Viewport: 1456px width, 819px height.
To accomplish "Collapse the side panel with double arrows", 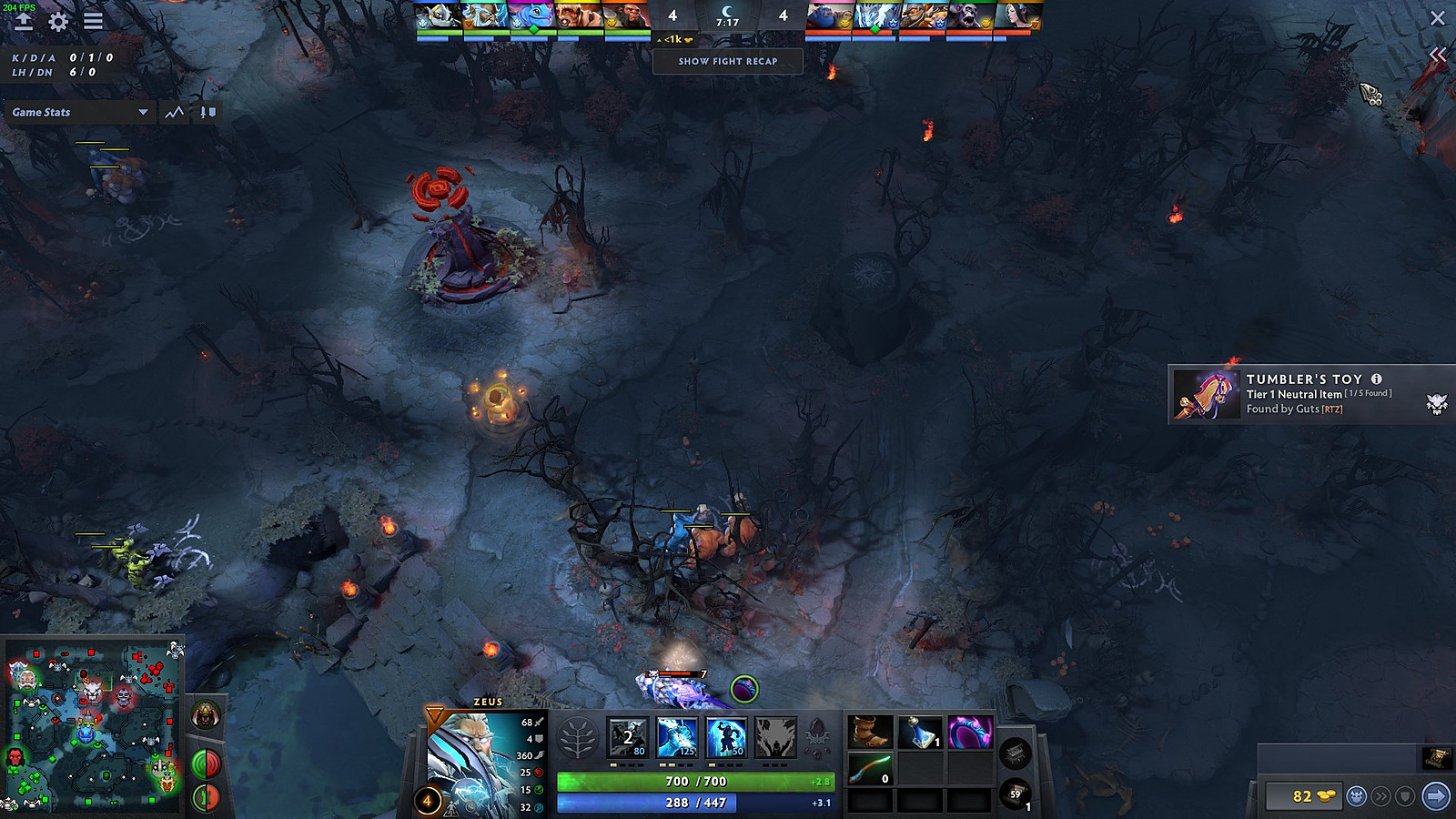I will [1438, 56].
